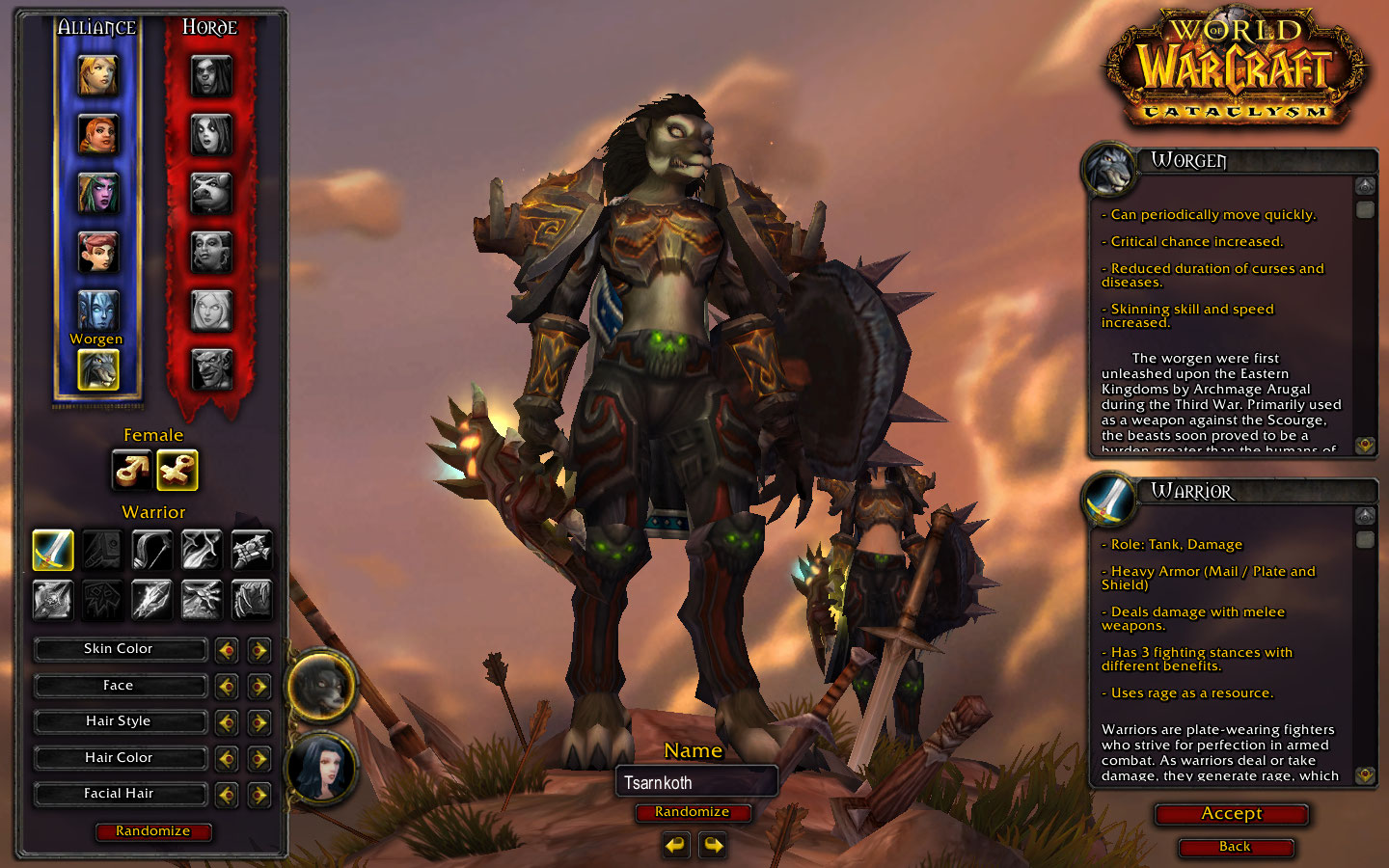Advance to next Skin Color option

[x=259, y=650]
